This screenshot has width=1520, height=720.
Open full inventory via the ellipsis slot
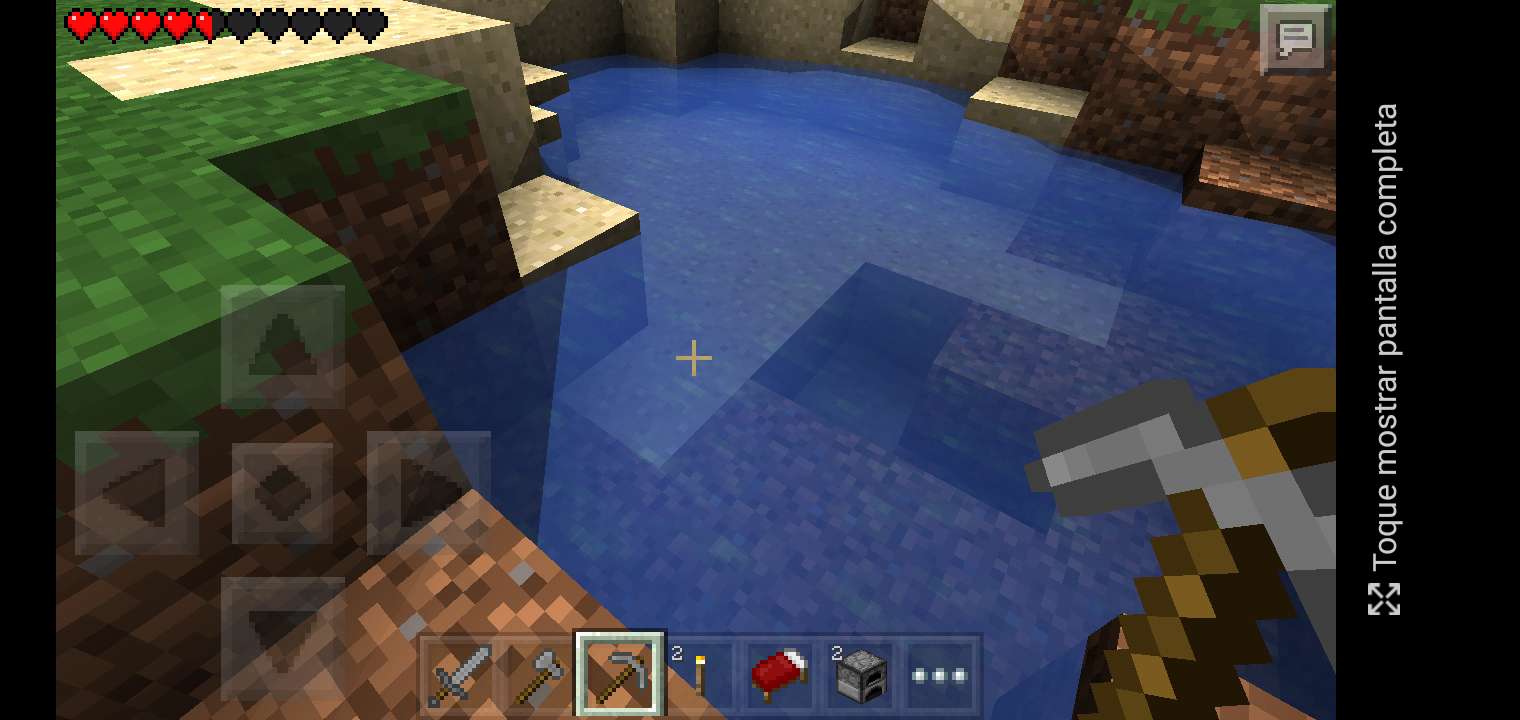click(939, 675)
